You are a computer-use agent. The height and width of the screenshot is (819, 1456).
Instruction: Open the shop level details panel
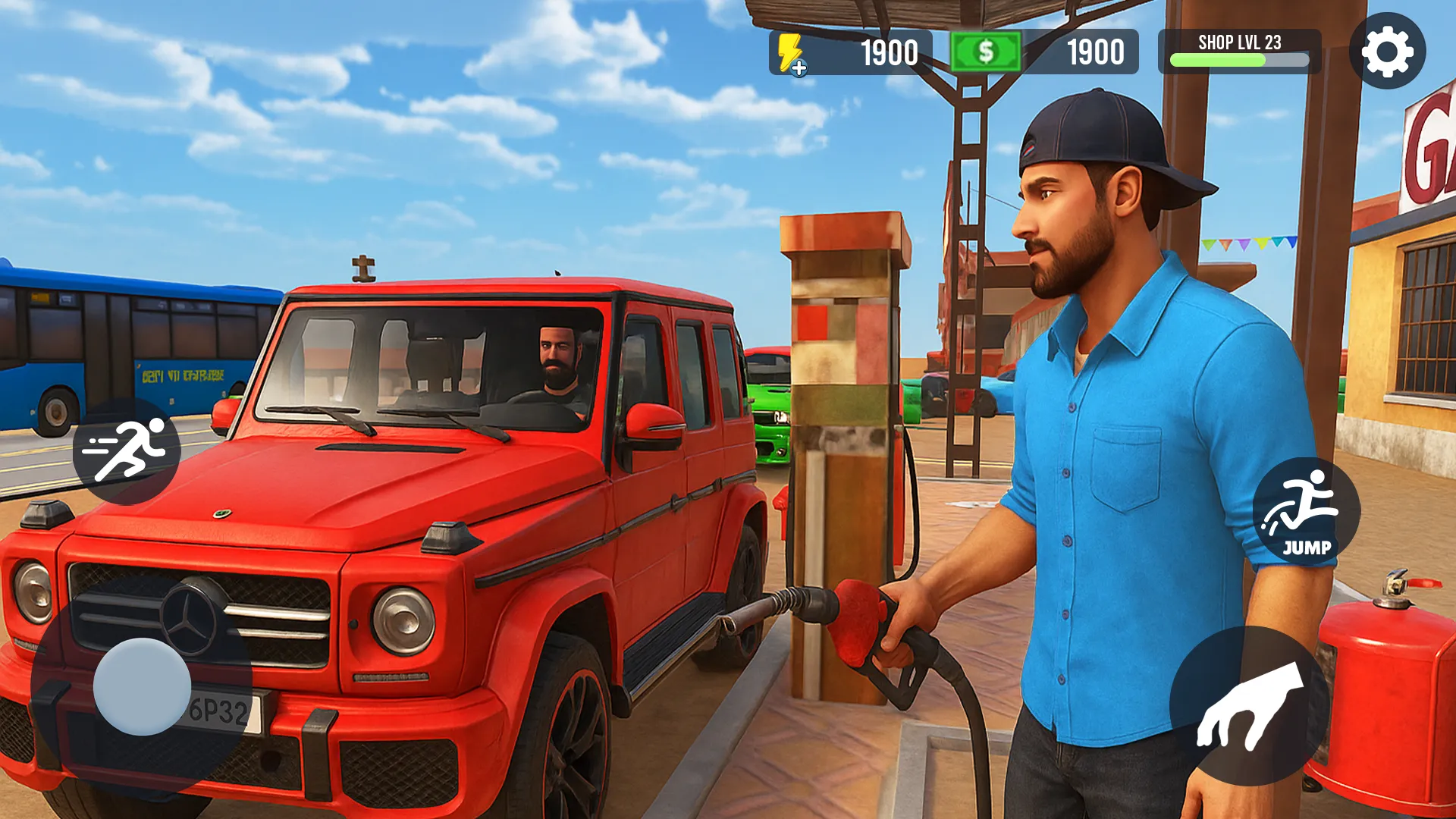pyautogui.click(x=1239, y=52)
